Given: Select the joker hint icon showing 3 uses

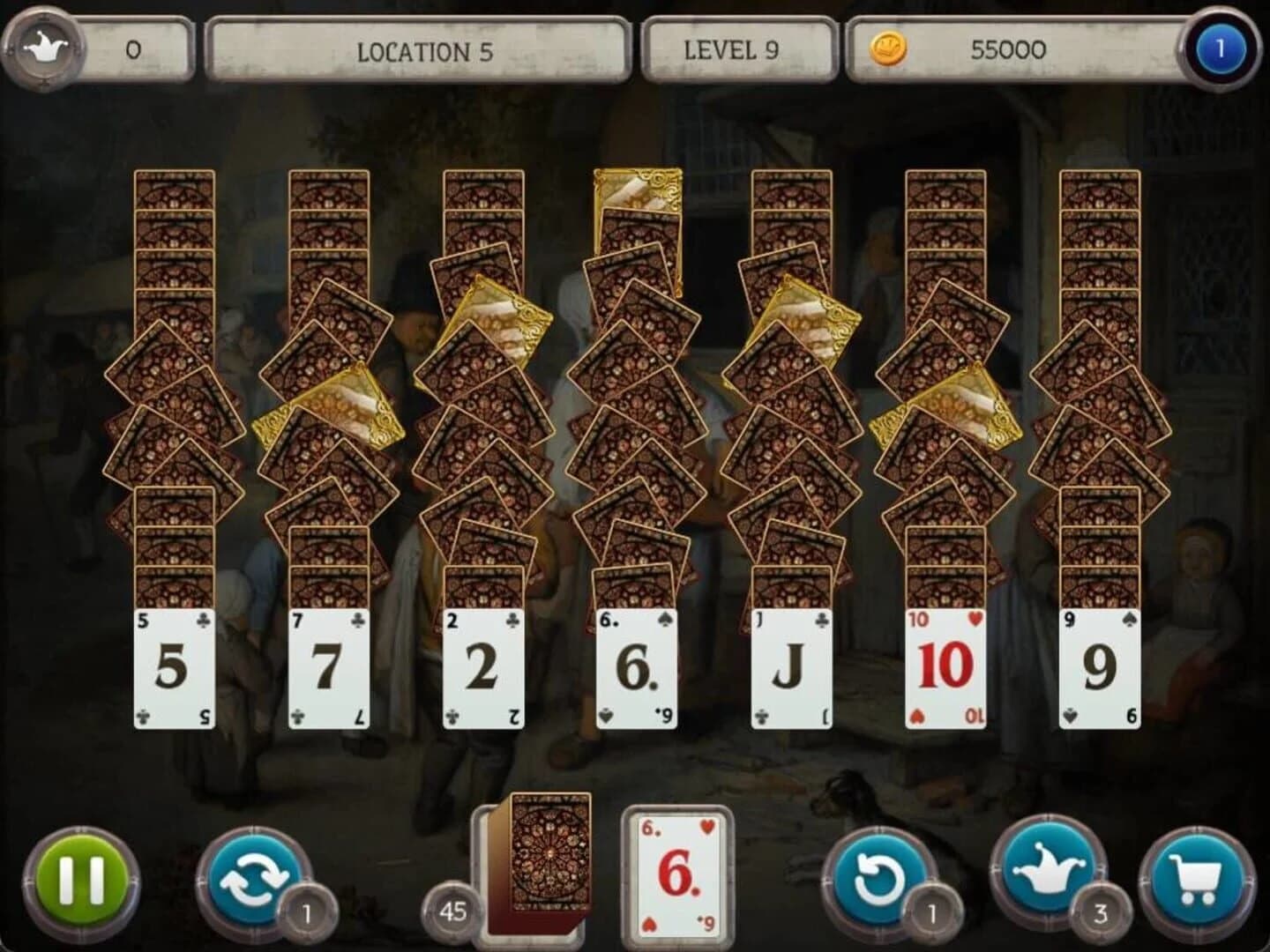Looking at the screenshot, I should [1050, 873].
